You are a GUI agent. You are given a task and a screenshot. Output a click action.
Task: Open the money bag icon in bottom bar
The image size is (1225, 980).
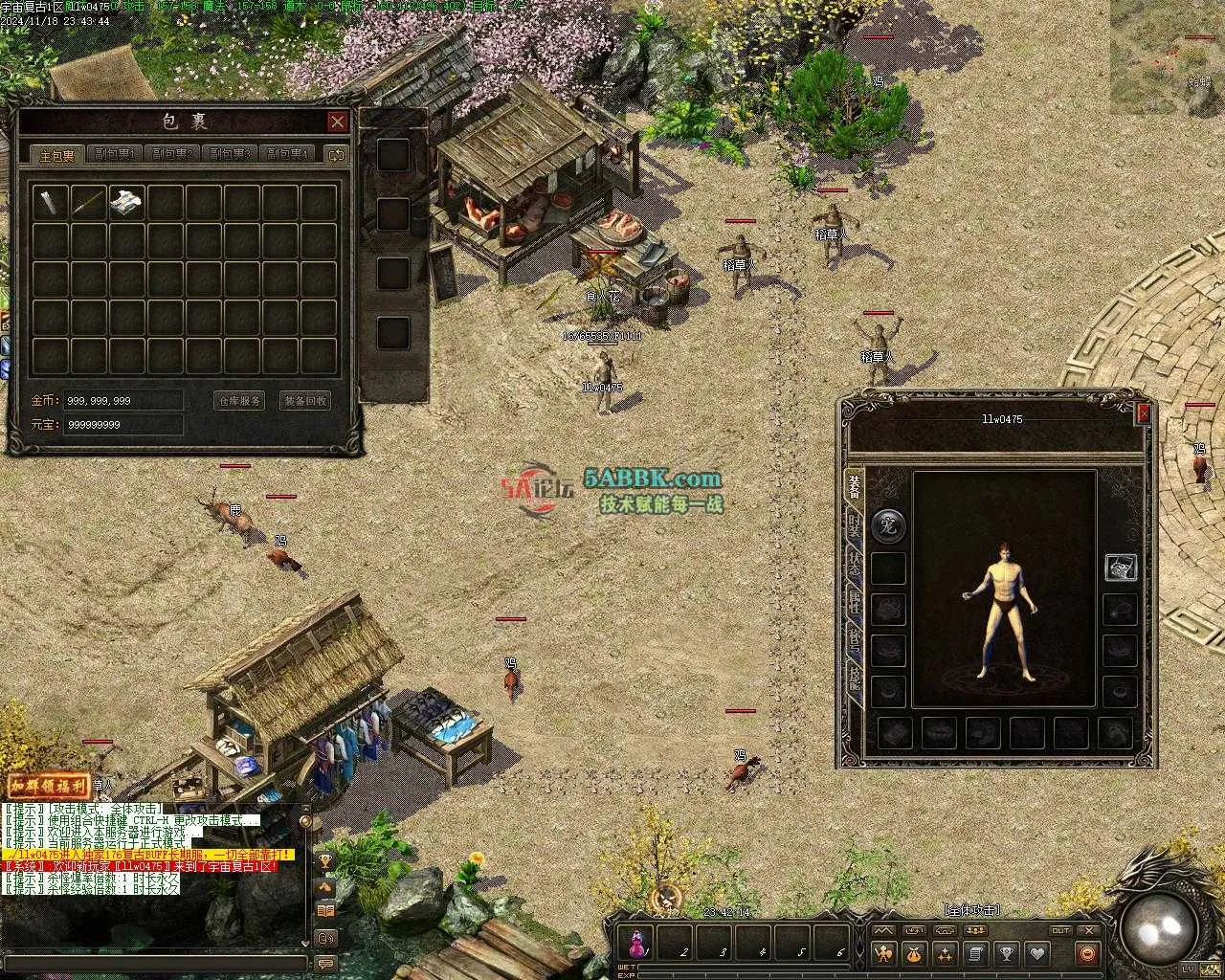click(x=914, y=953)
